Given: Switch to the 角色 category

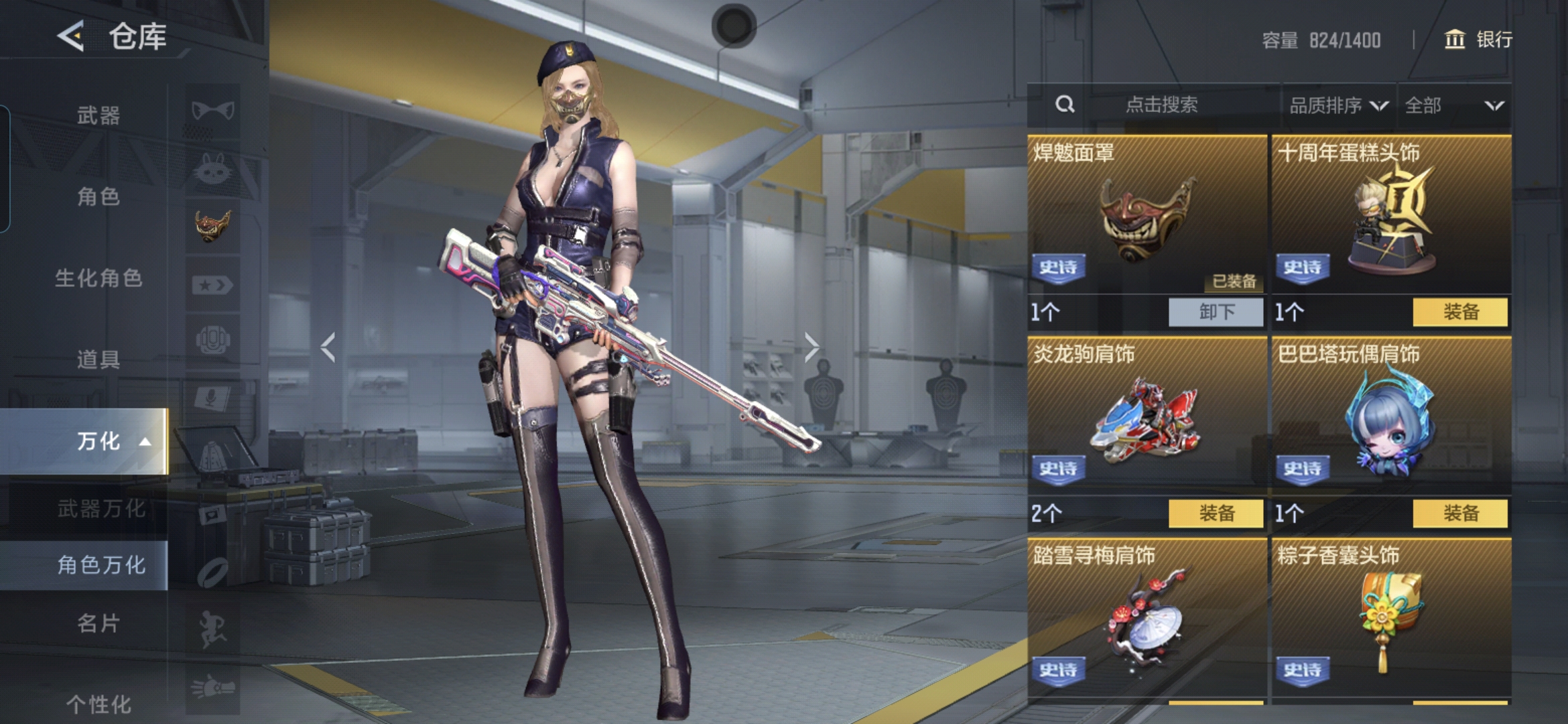Looking at the screenshot, I should pos(98,196).
